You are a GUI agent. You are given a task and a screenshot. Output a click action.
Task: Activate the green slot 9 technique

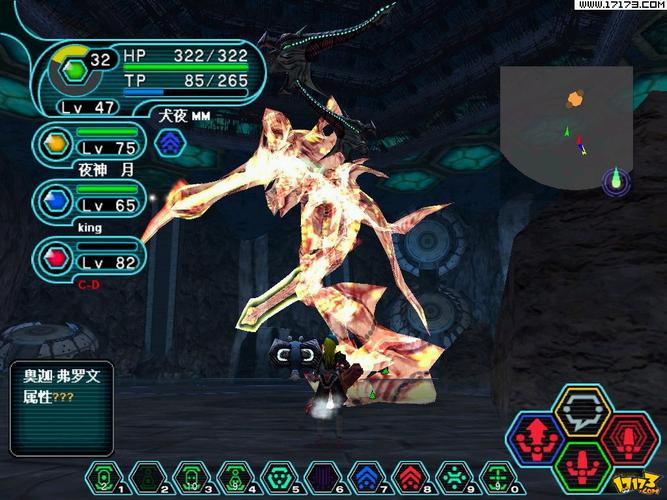[452, 477]
